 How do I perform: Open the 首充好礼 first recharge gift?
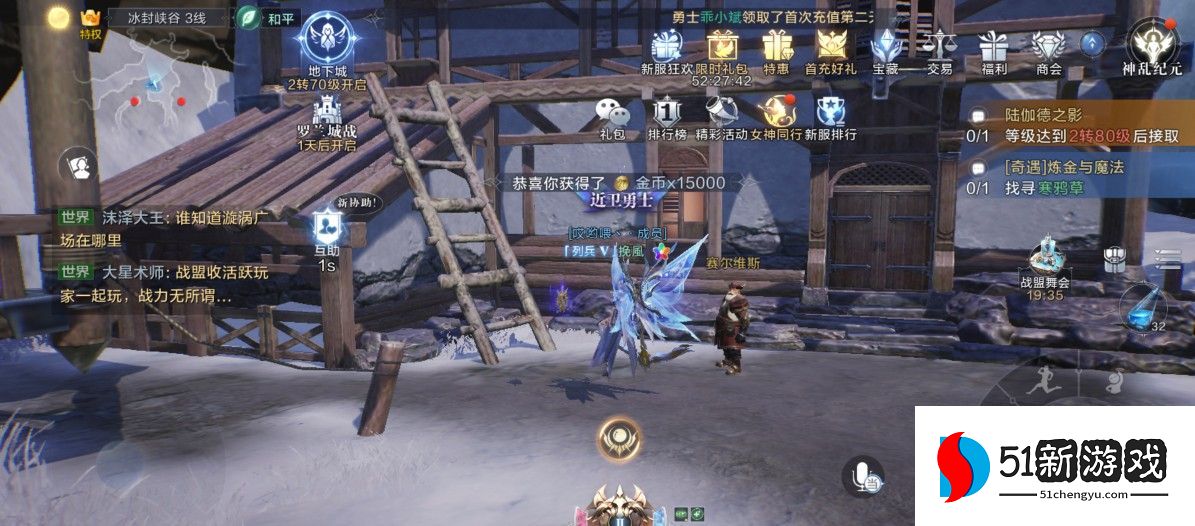831,46
